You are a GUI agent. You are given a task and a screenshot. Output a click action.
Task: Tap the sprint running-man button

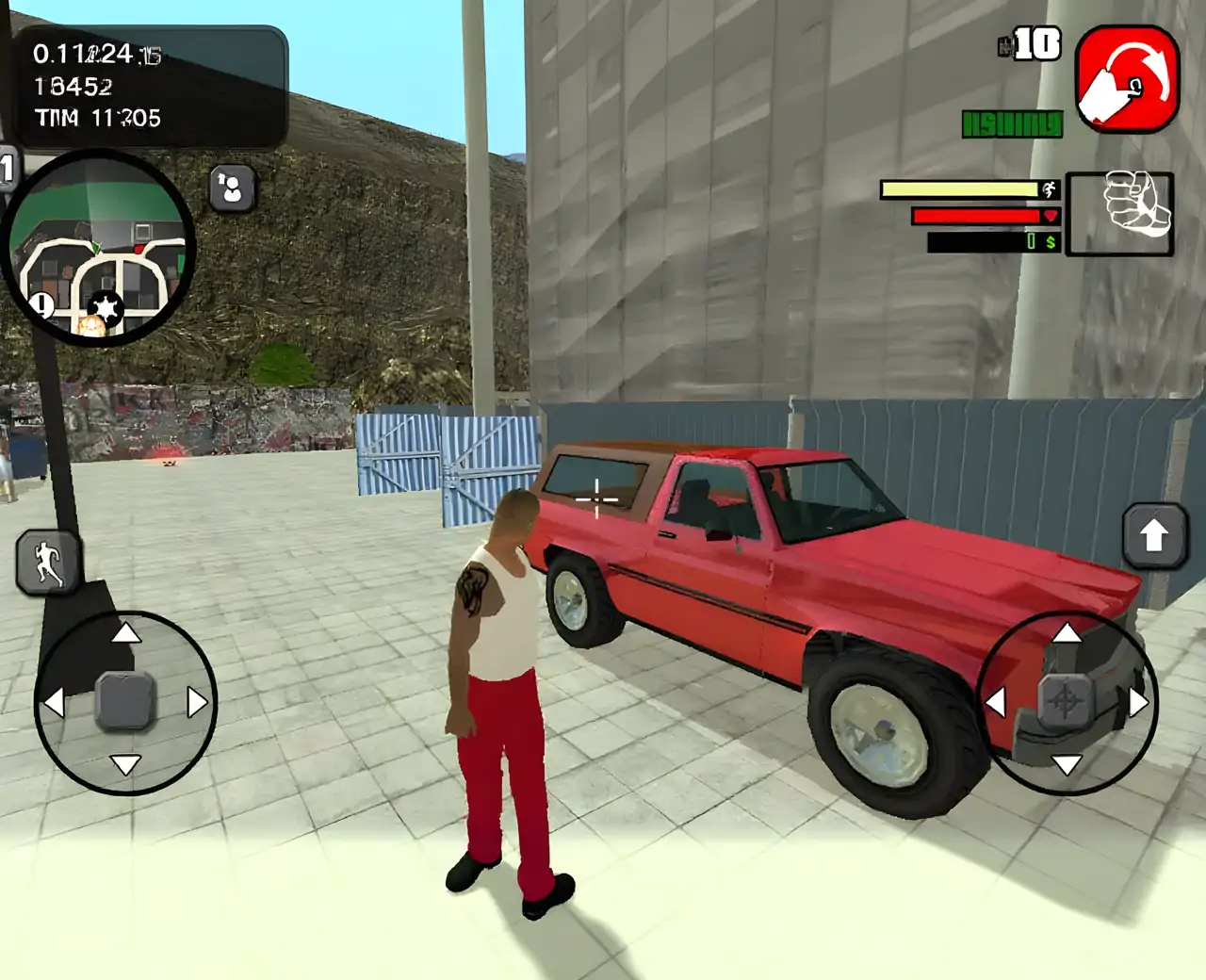47,563
